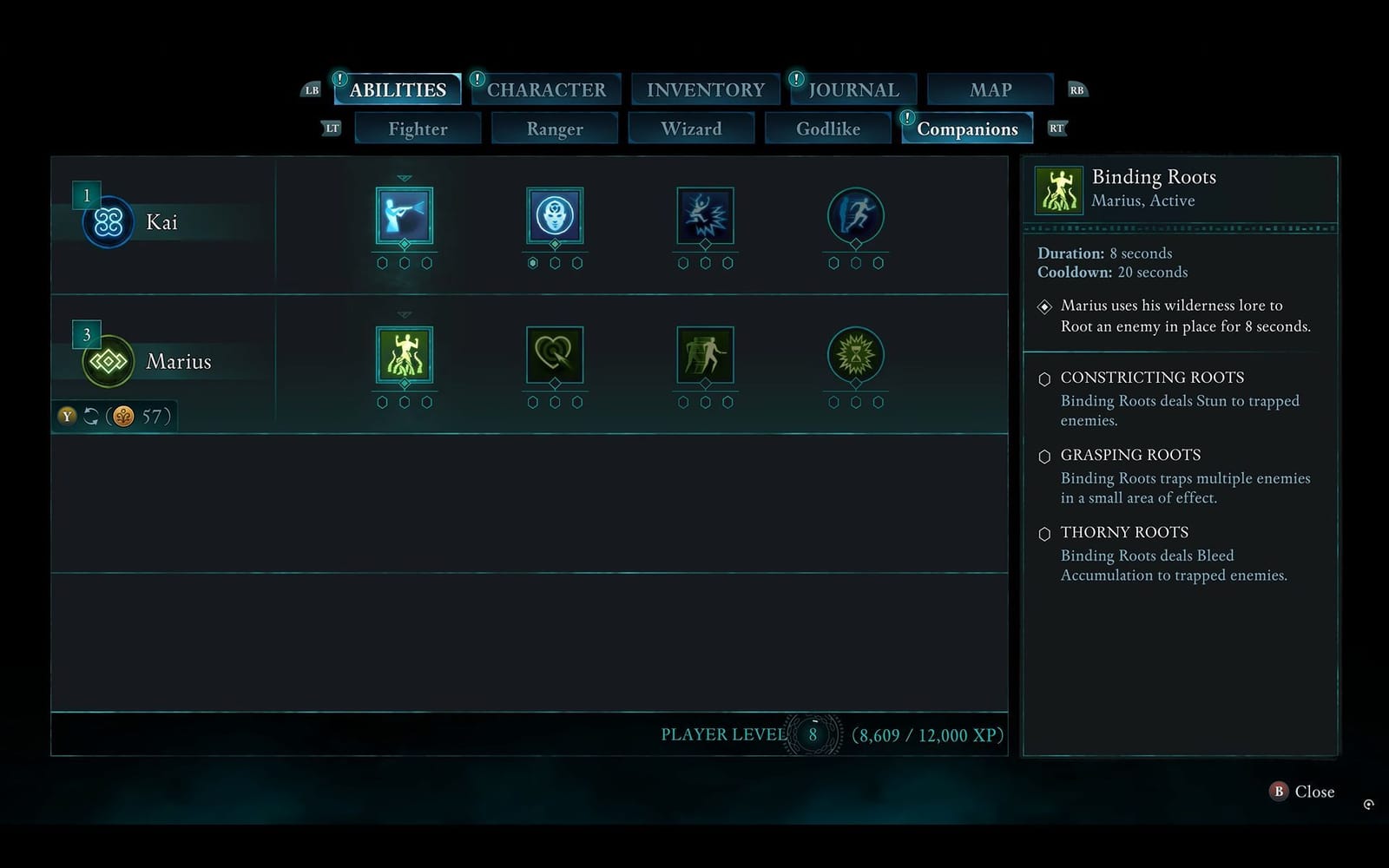
Task: Expand the Thorny Roots upgrade node
Action: pos(1046,533)
